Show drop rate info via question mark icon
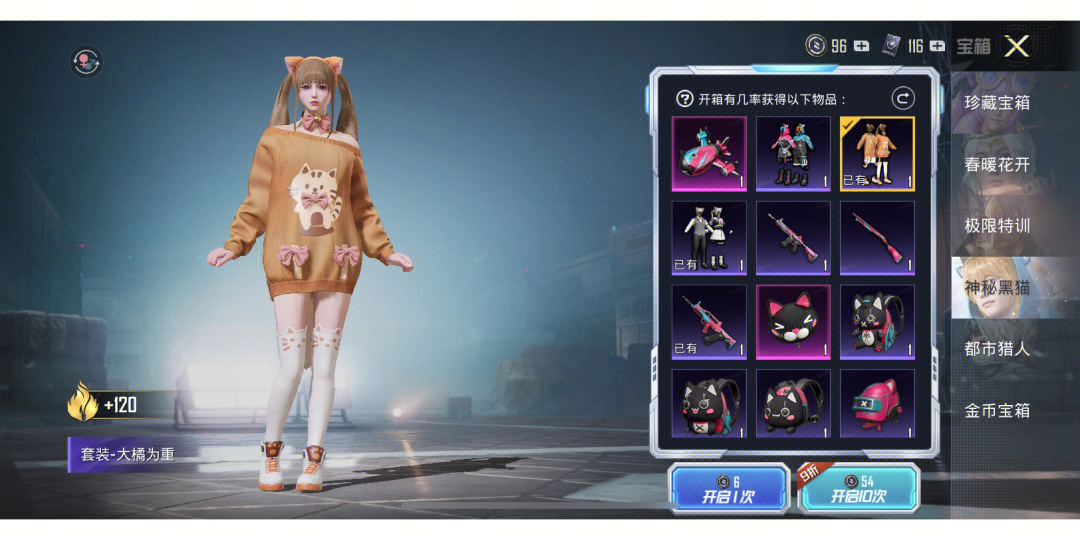This screenshot has height=540, width=1080. [685, 99]
